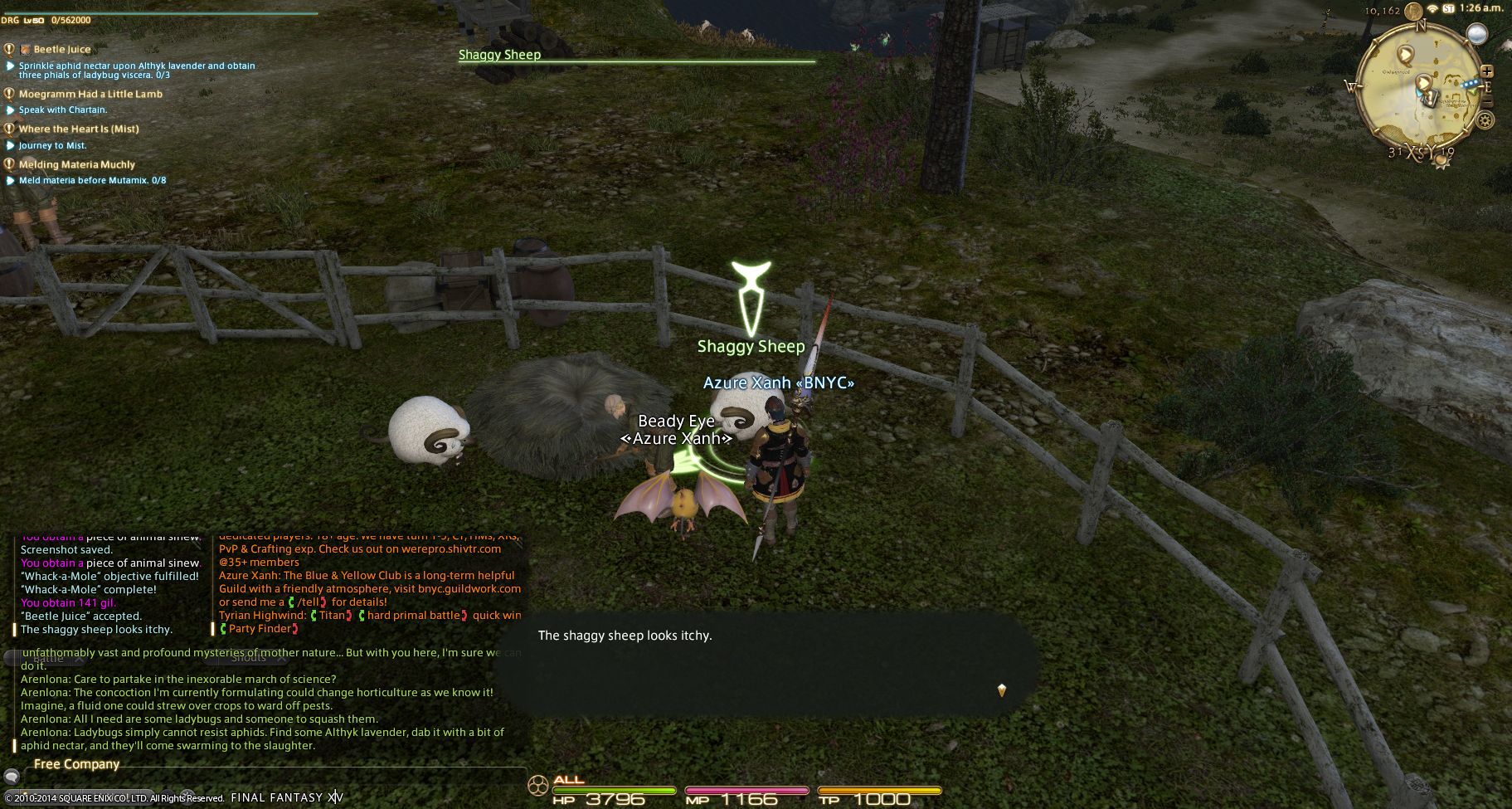1512x809 pixels.
Task: Zoom in the minimap with plus button
Action: [1486, 72]
